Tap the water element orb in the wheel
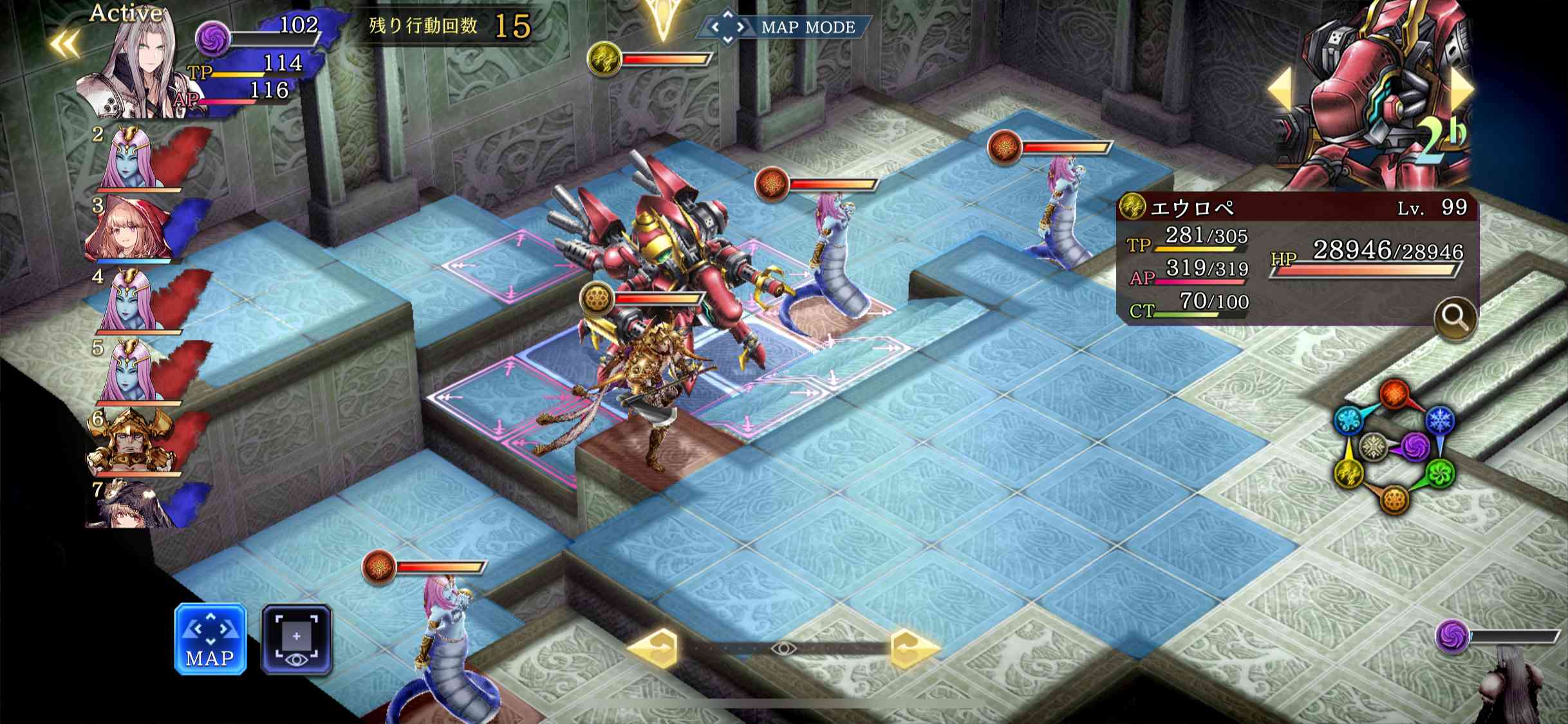The width and height of the screenshot is (1568, 724). coord(1348,420)
